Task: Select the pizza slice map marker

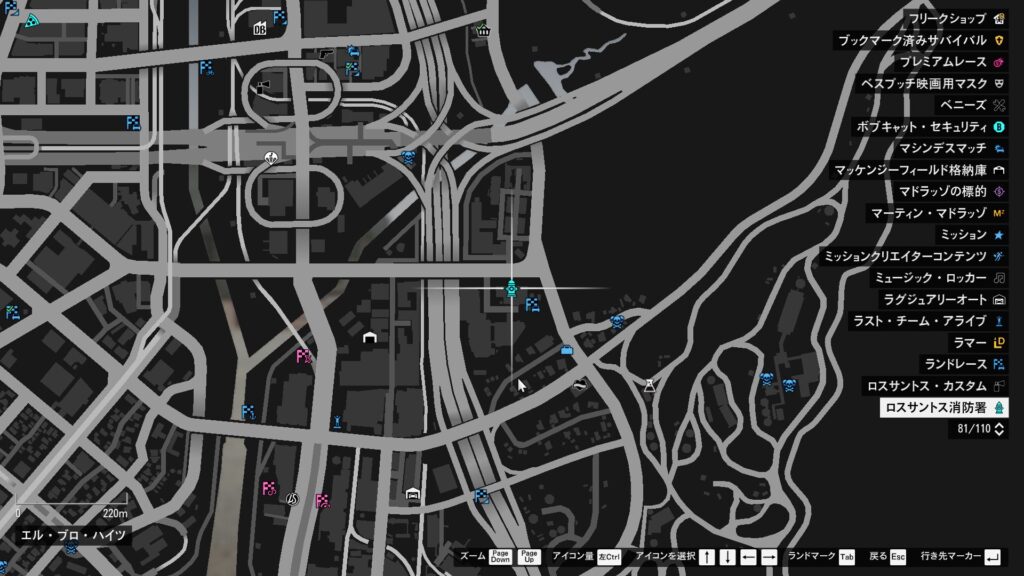Action: (32, 19)
